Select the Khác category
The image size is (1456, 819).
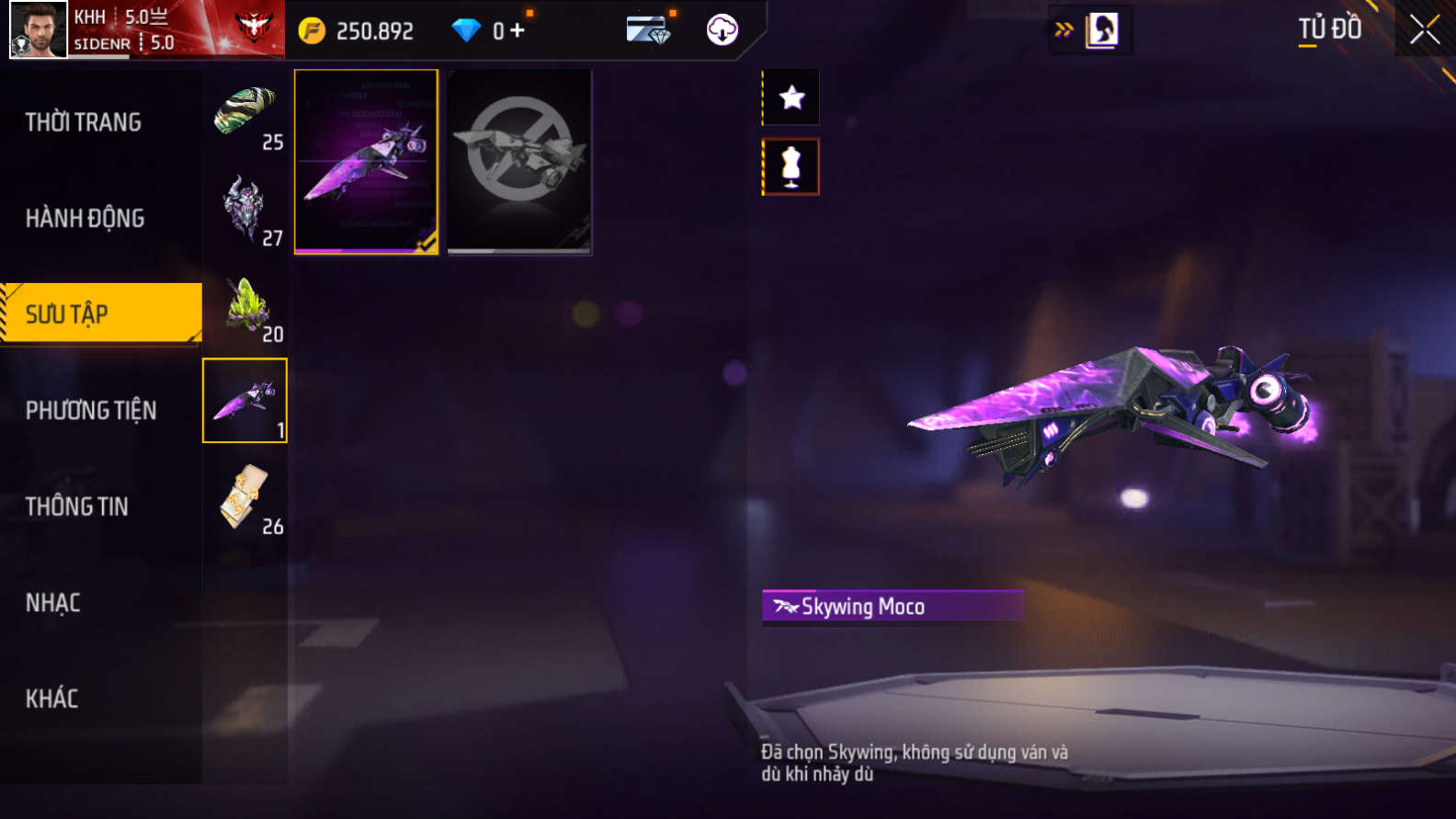pos(52,699)
